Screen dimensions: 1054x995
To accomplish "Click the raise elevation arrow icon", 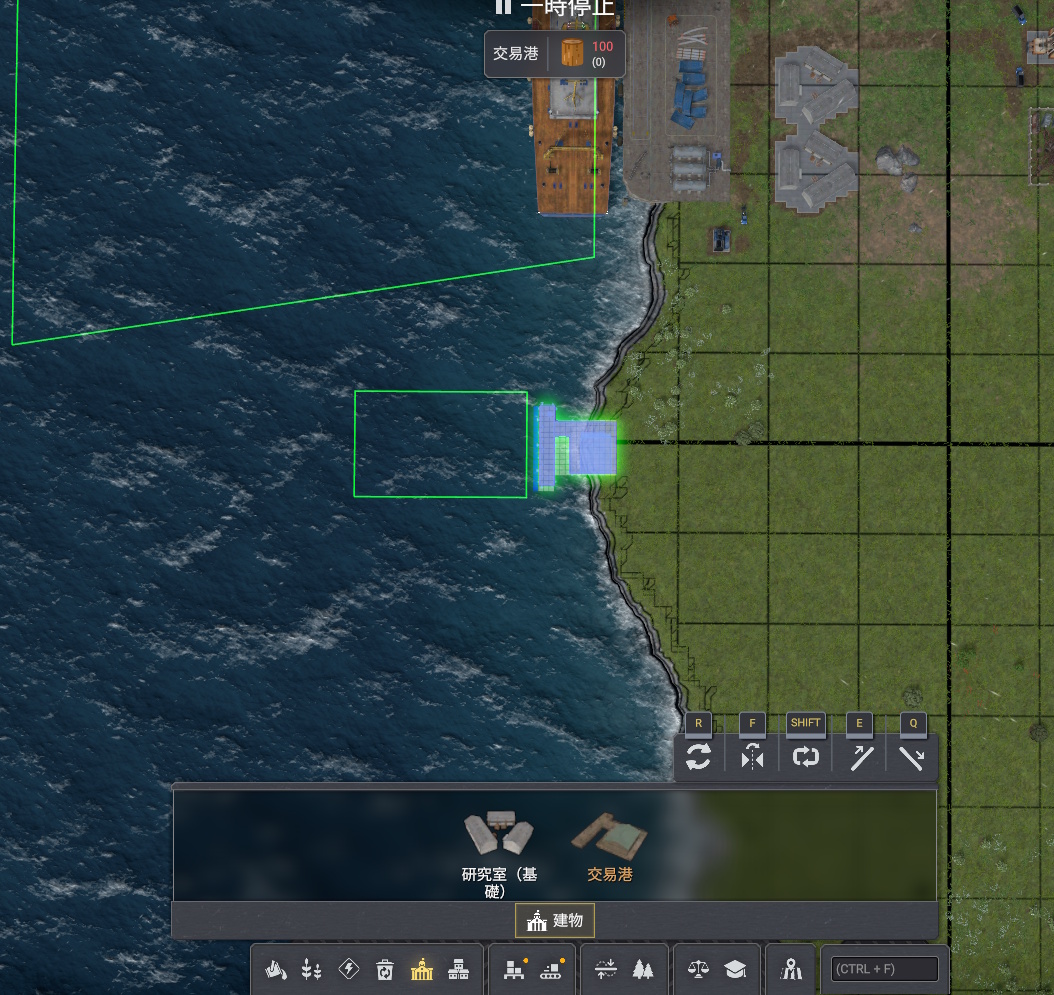I will [860, 758].
